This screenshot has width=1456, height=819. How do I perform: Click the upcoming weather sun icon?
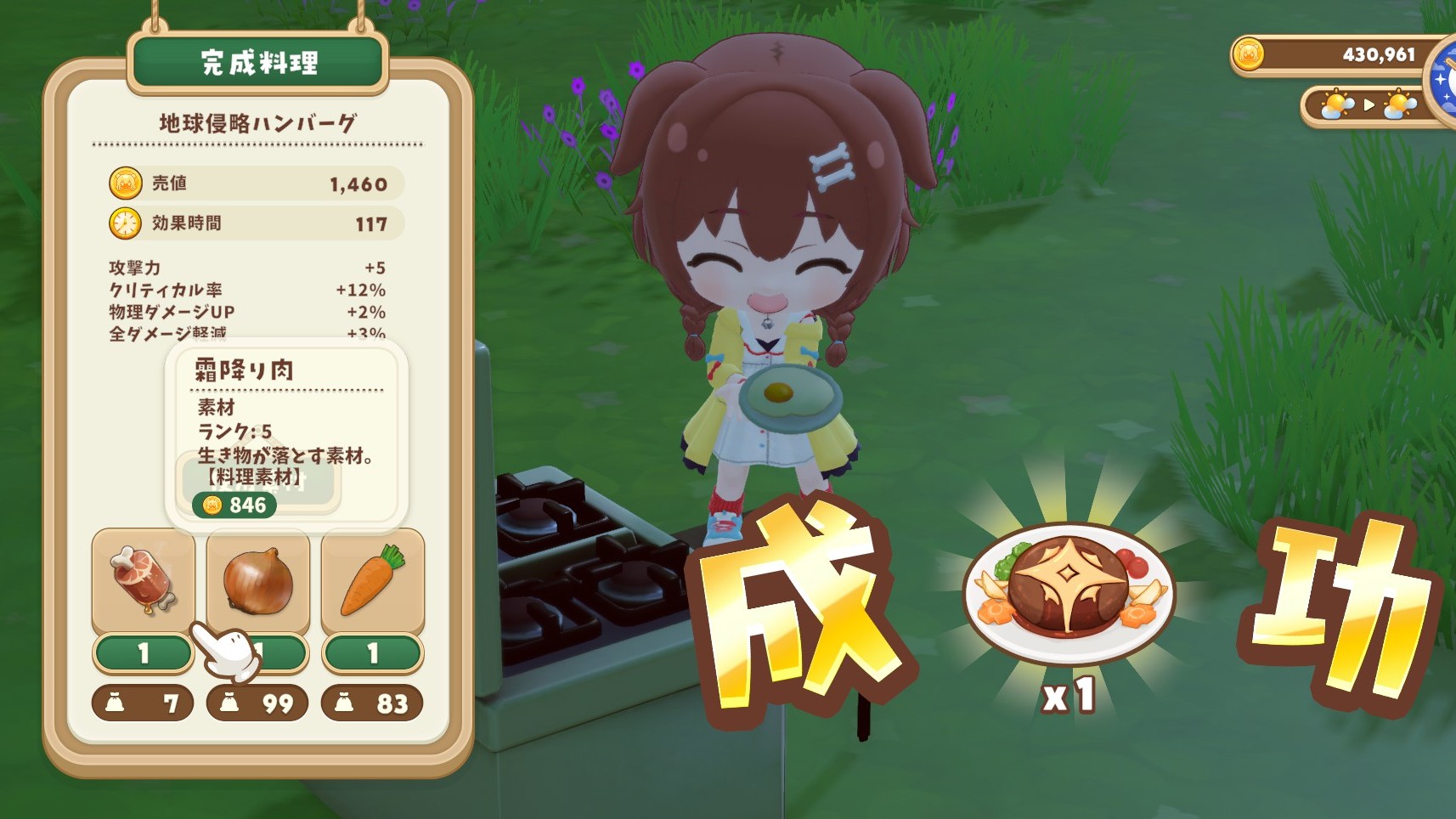coord(1399,104)
